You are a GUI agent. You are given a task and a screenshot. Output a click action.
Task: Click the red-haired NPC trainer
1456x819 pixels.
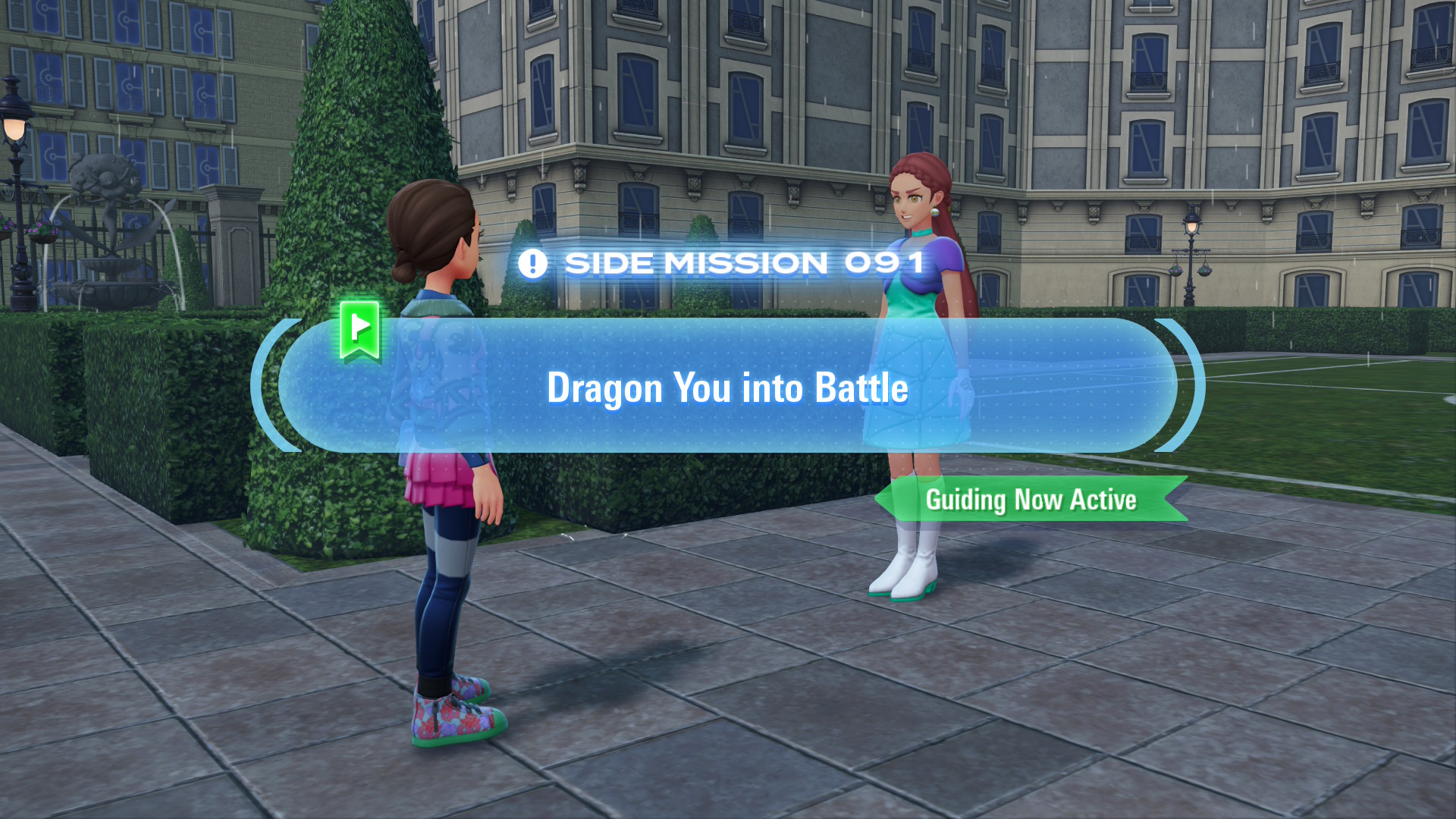[x=918, y=220]
